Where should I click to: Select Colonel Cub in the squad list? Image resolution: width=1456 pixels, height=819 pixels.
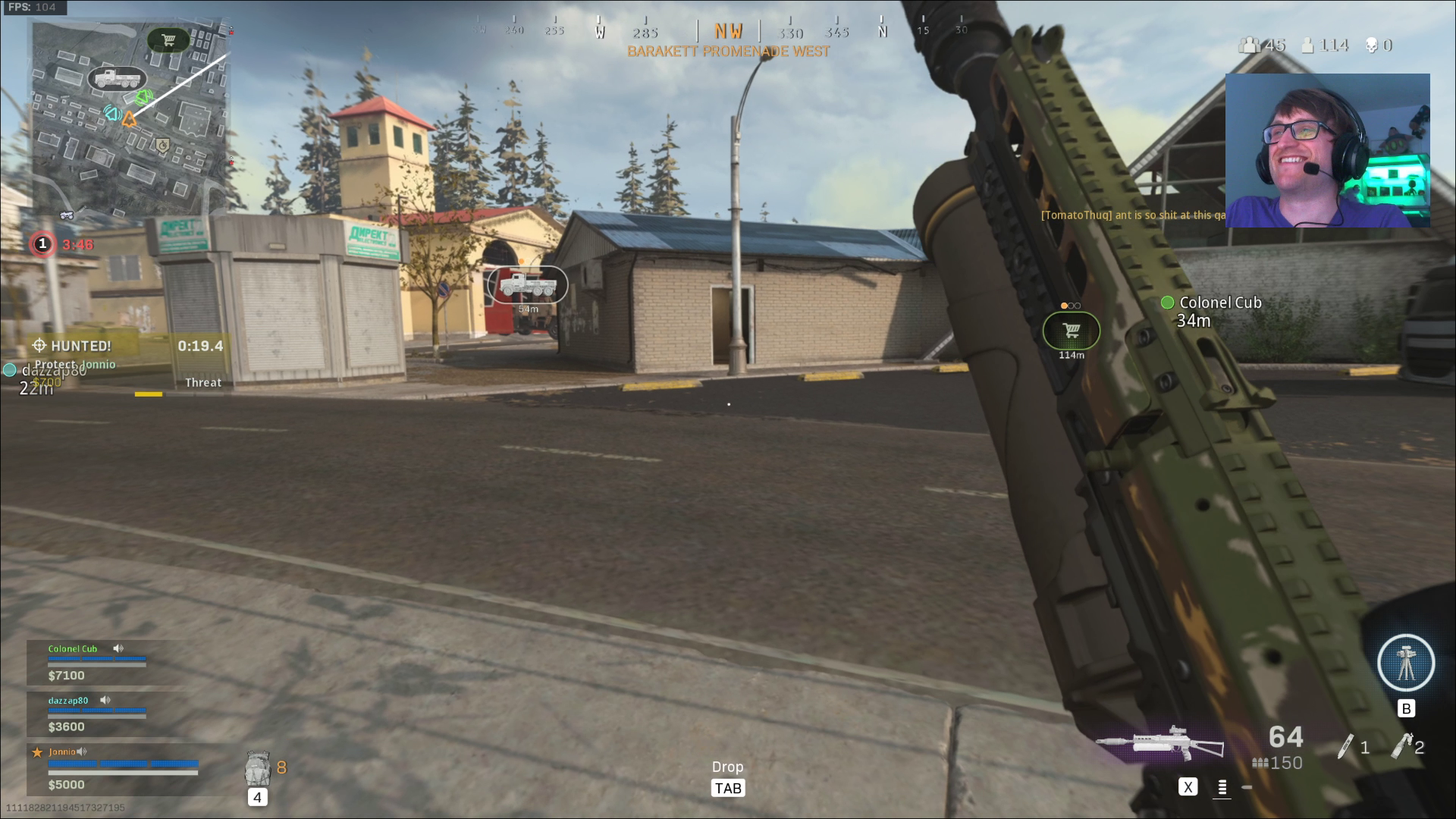pyautogui.click(x=73, y=649)
